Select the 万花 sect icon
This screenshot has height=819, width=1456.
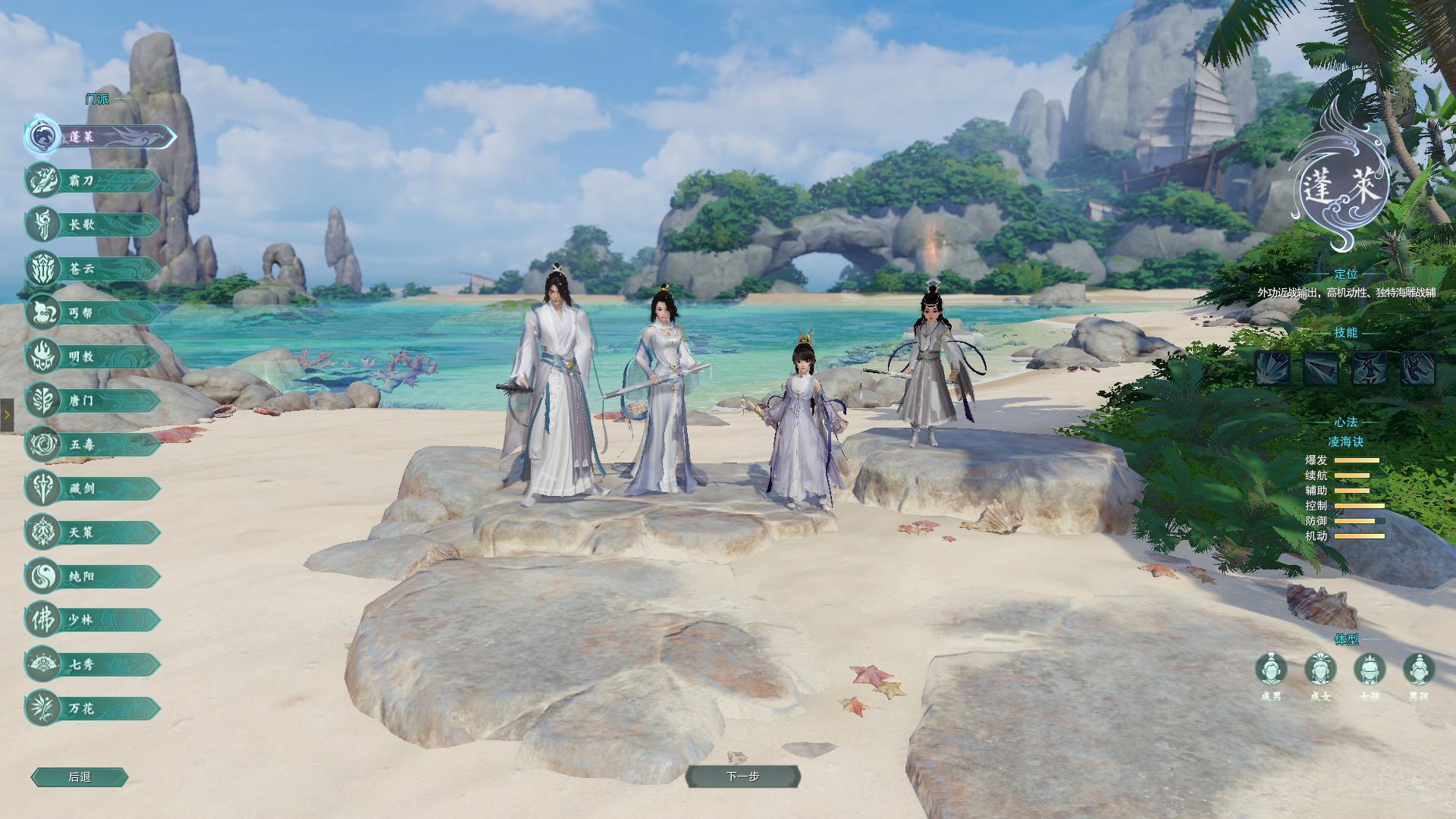coord(44,707)
